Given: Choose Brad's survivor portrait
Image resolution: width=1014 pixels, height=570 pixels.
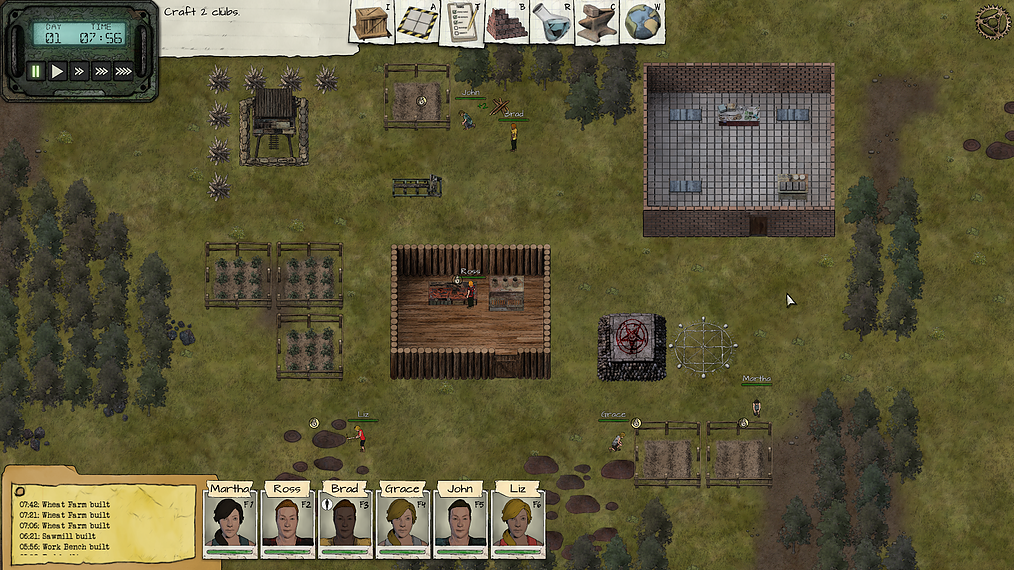Looking at the screenshot, I should point(345,521).
